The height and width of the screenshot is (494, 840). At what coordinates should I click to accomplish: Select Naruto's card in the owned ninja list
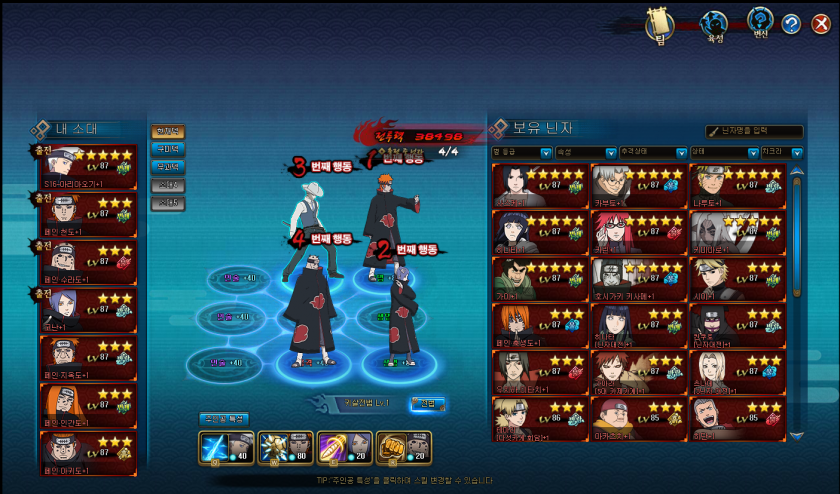pos(737,185)
